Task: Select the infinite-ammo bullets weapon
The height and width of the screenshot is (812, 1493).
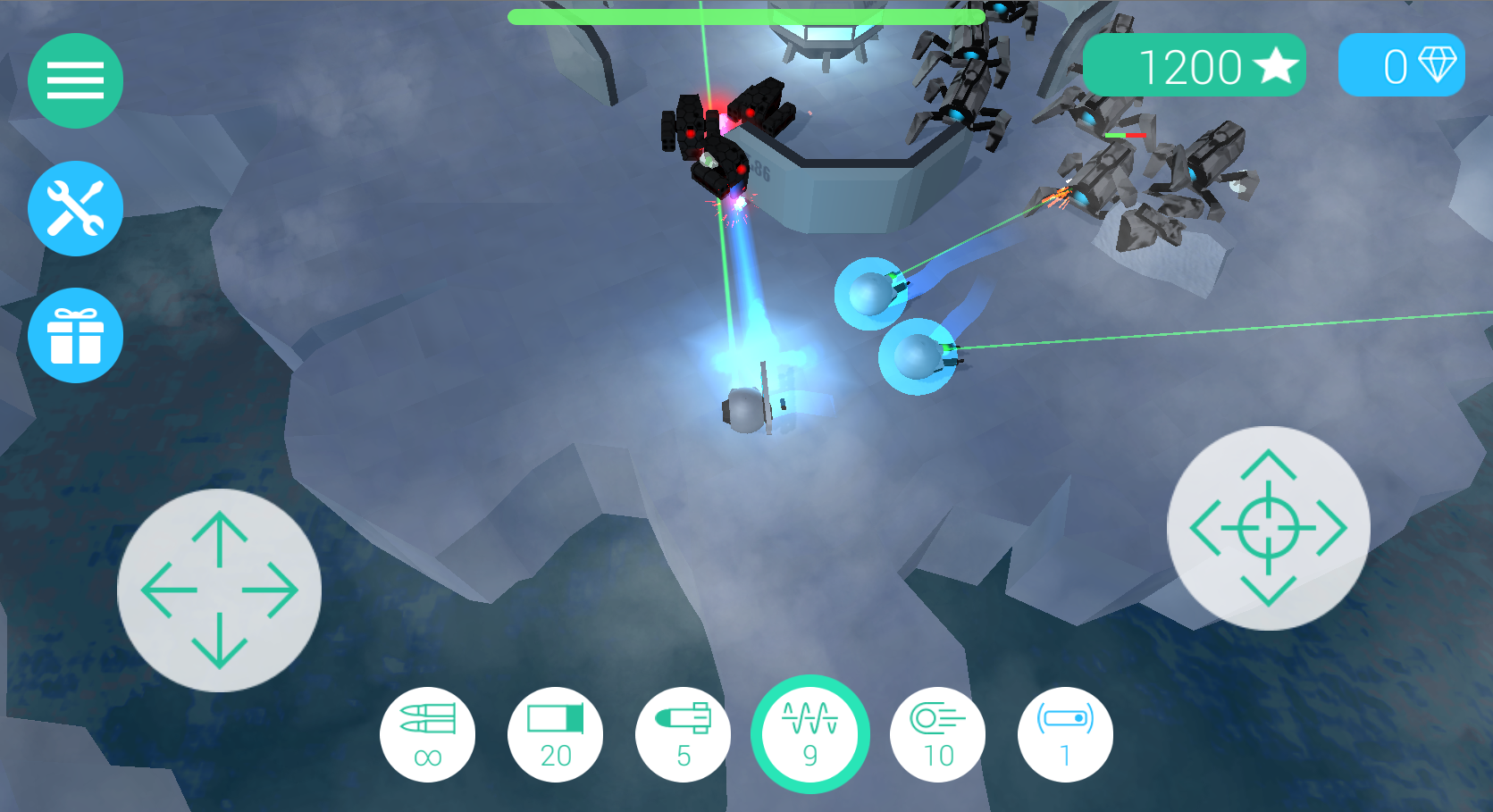Action: pos(427,734)
